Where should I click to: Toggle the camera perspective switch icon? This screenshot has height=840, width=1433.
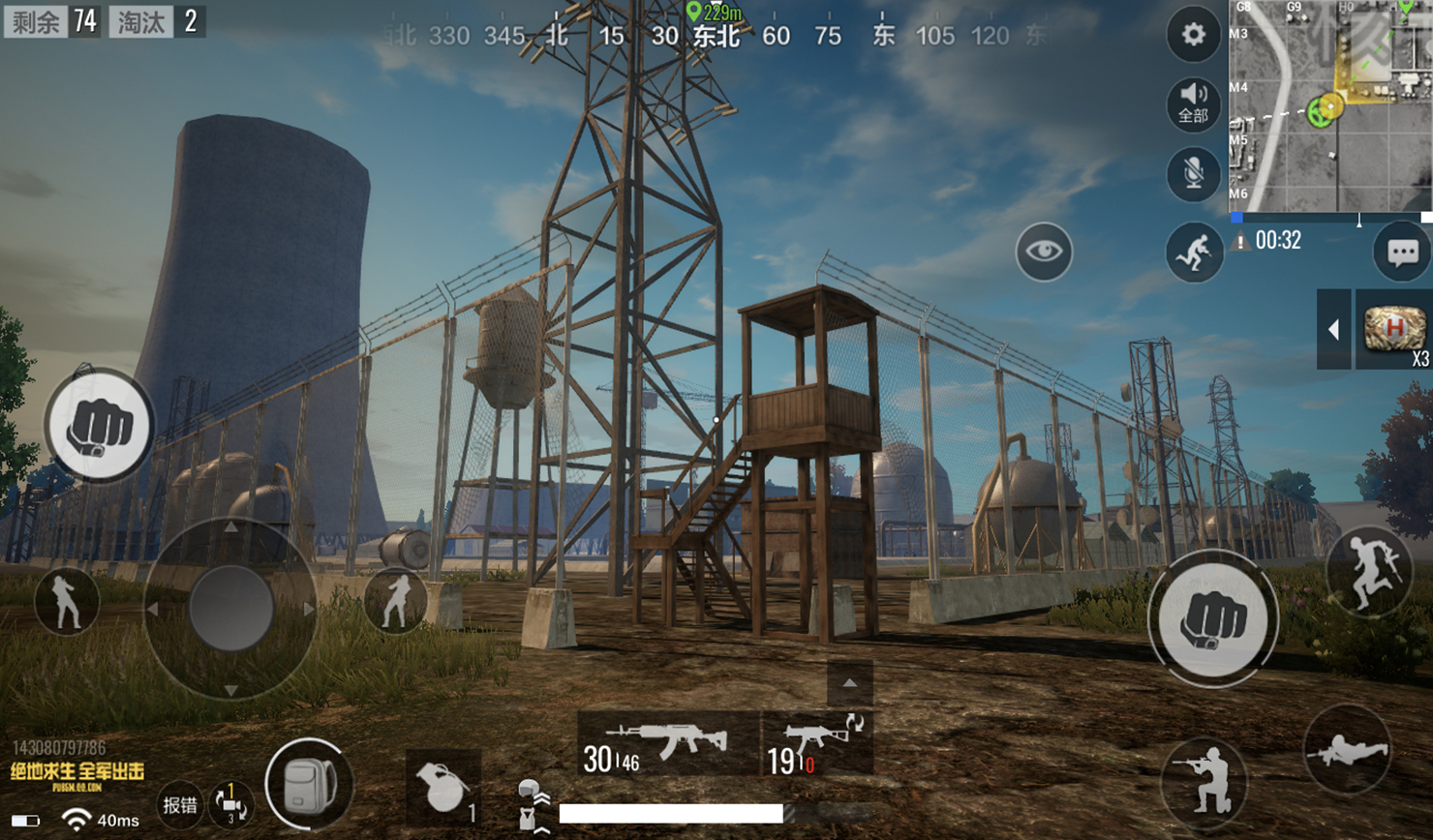230,804
